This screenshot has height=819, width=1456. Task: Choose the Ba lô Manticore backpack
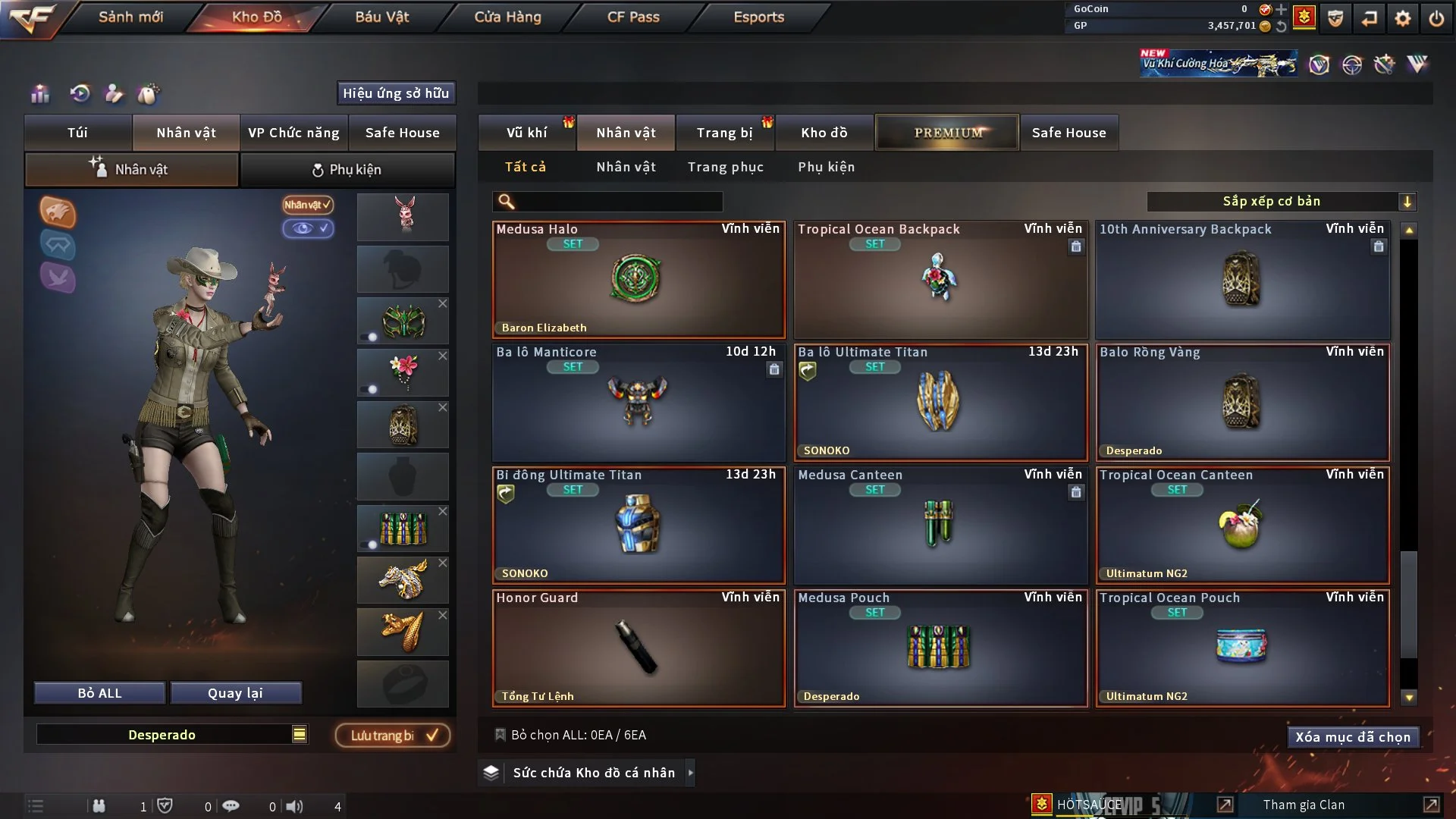638,403
